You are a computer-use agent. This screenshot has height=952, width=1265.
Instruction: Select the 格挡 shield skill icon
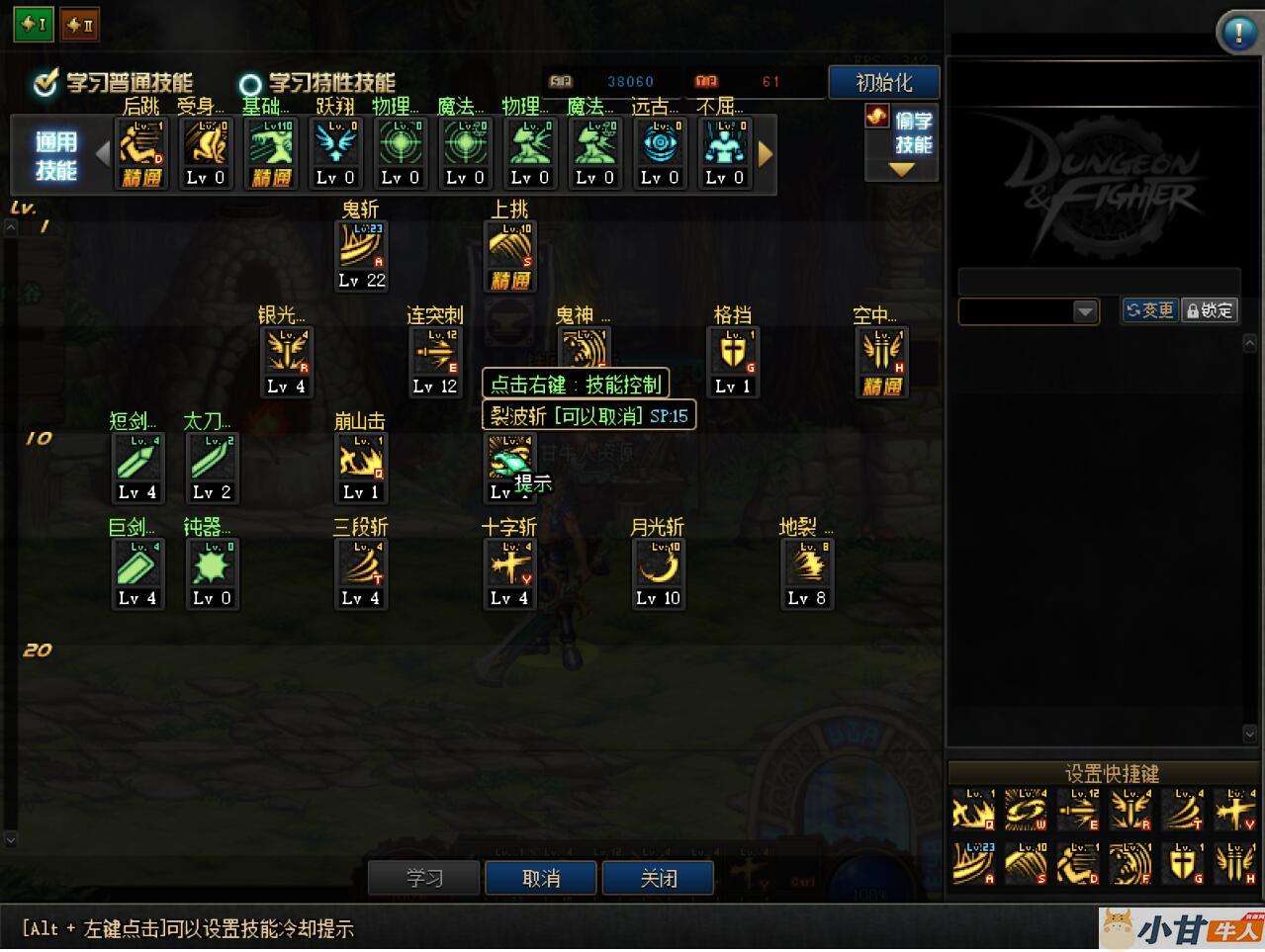click(733, 352)
